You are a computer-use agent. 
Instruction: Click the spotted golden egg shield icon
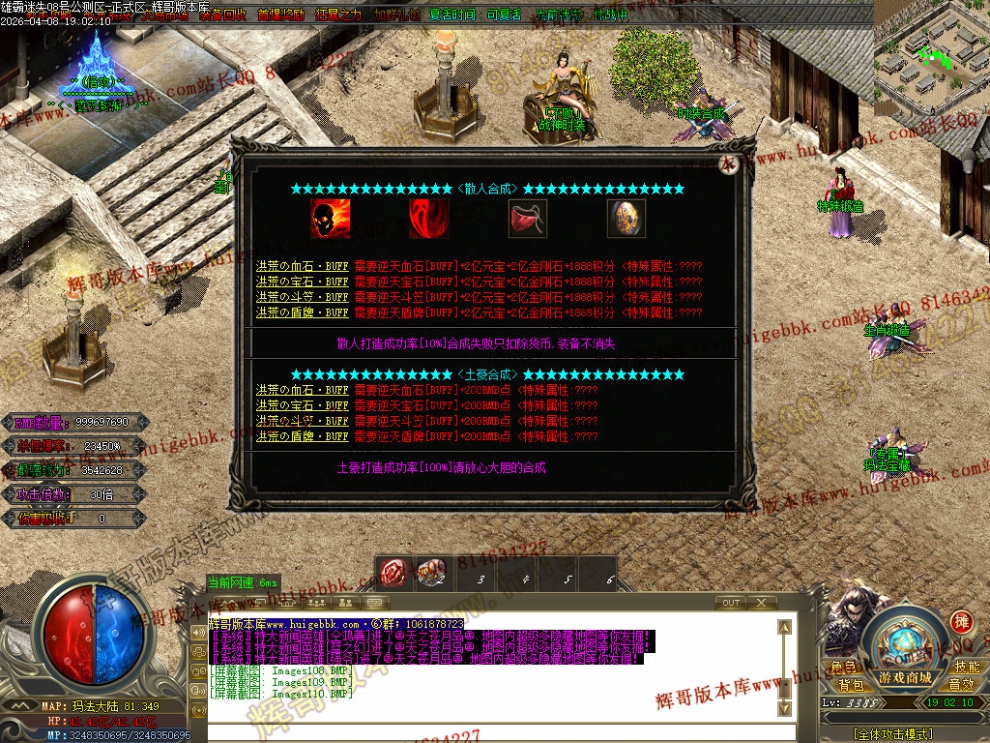click(x=626, y=218)
